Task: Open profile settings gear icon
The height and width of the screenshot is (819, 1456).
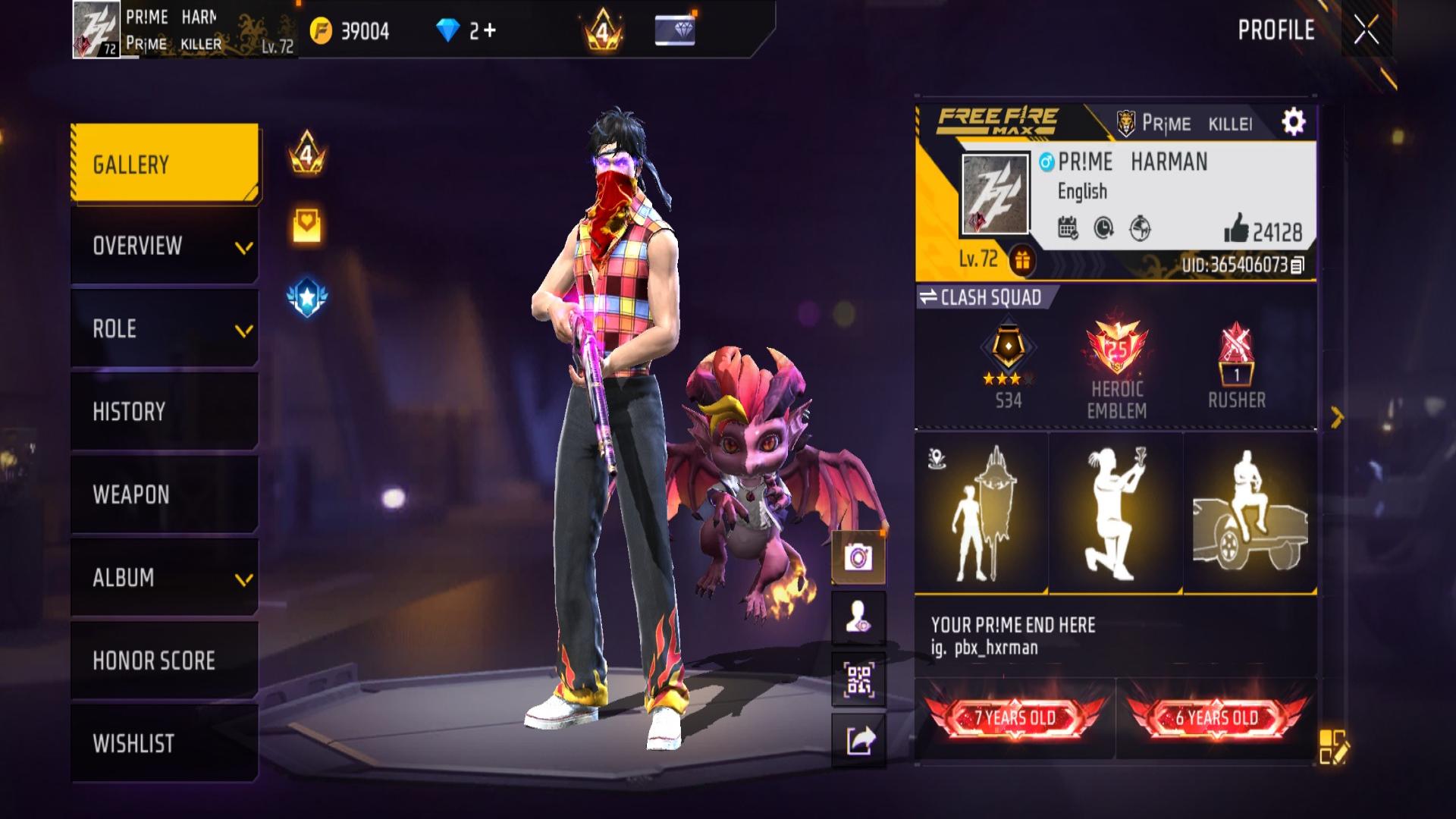Action: 1293,122
